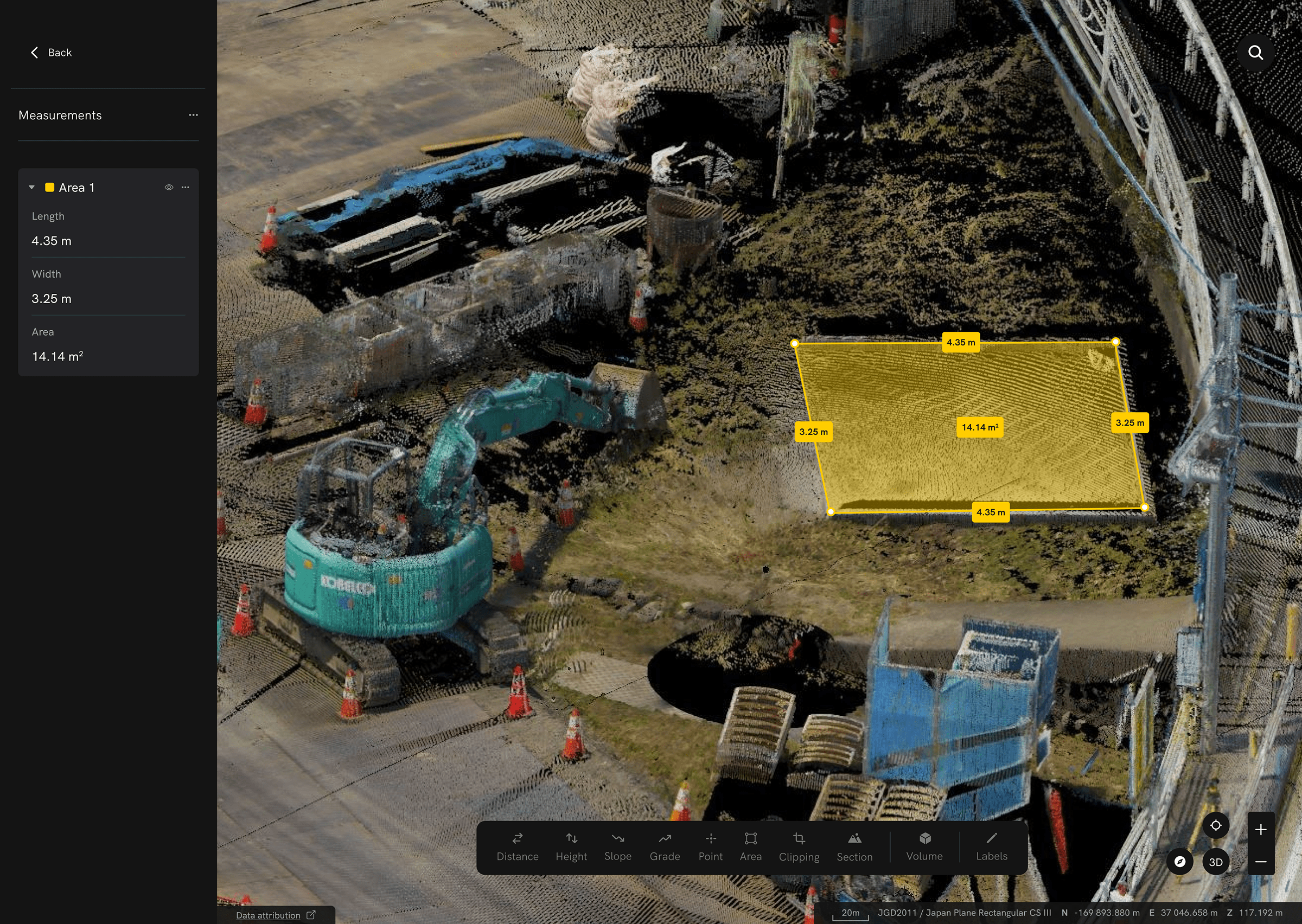Pick the Grade tool
1302x924 pixels.
(x=665, y=846)
